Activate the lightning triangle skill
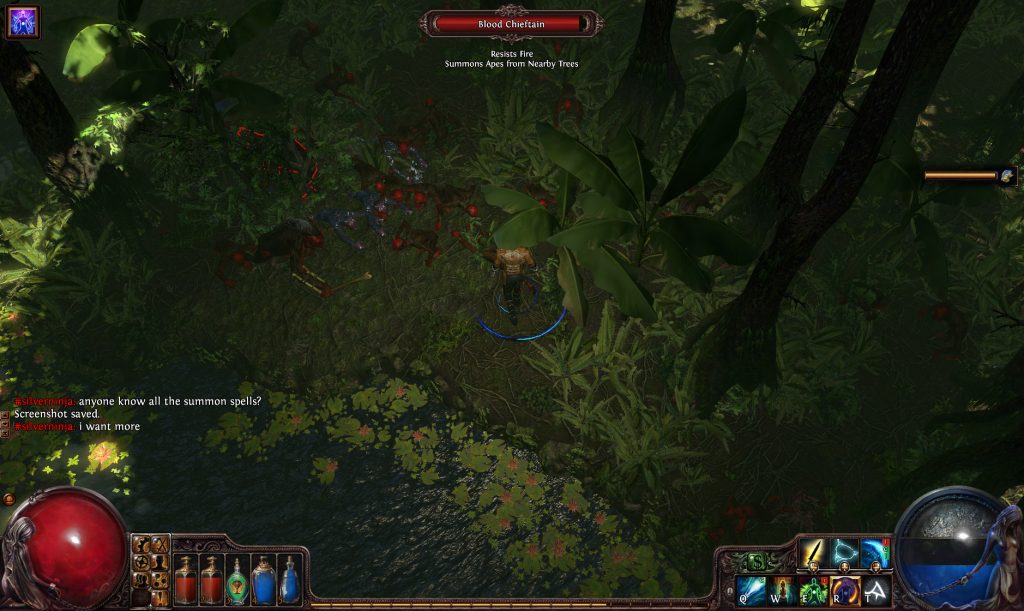Screen dimensions: 1024x611 click(x=845, y=553)
